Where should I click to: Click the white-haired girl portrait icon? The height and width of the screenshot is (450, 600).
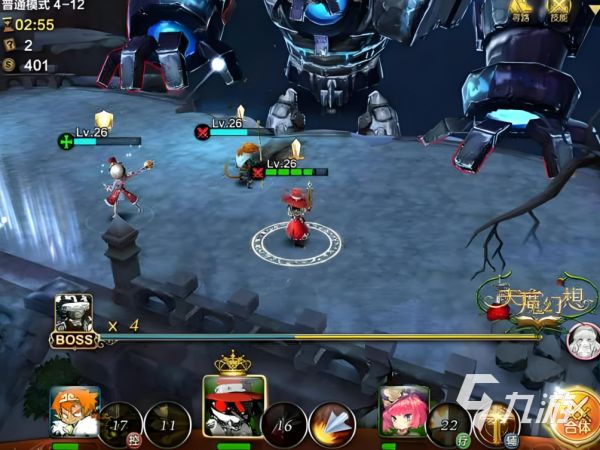(581, 340)
